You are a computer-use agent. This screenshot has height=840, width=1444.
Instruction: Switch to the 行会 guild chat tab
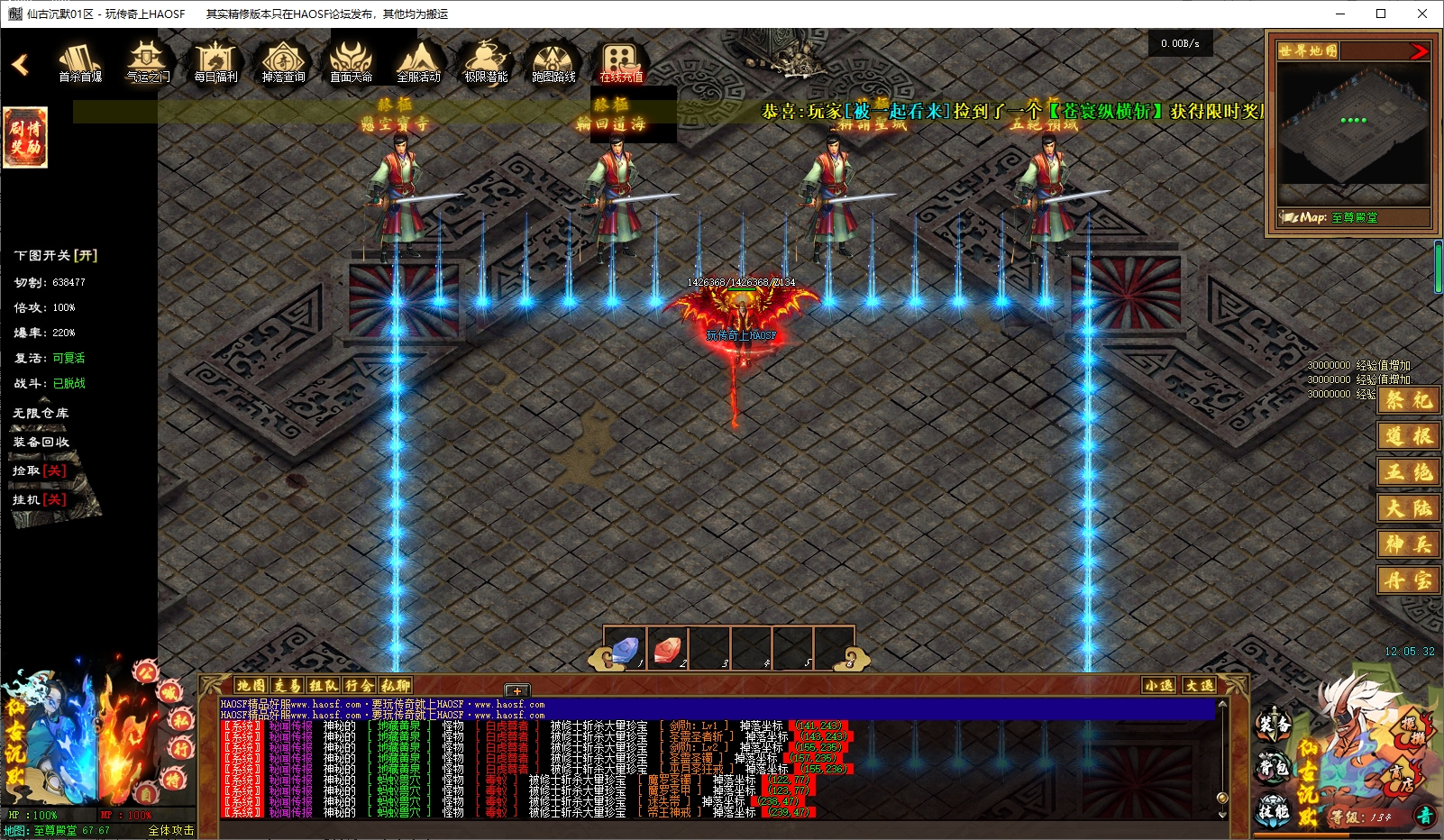[x=359, y=686]
